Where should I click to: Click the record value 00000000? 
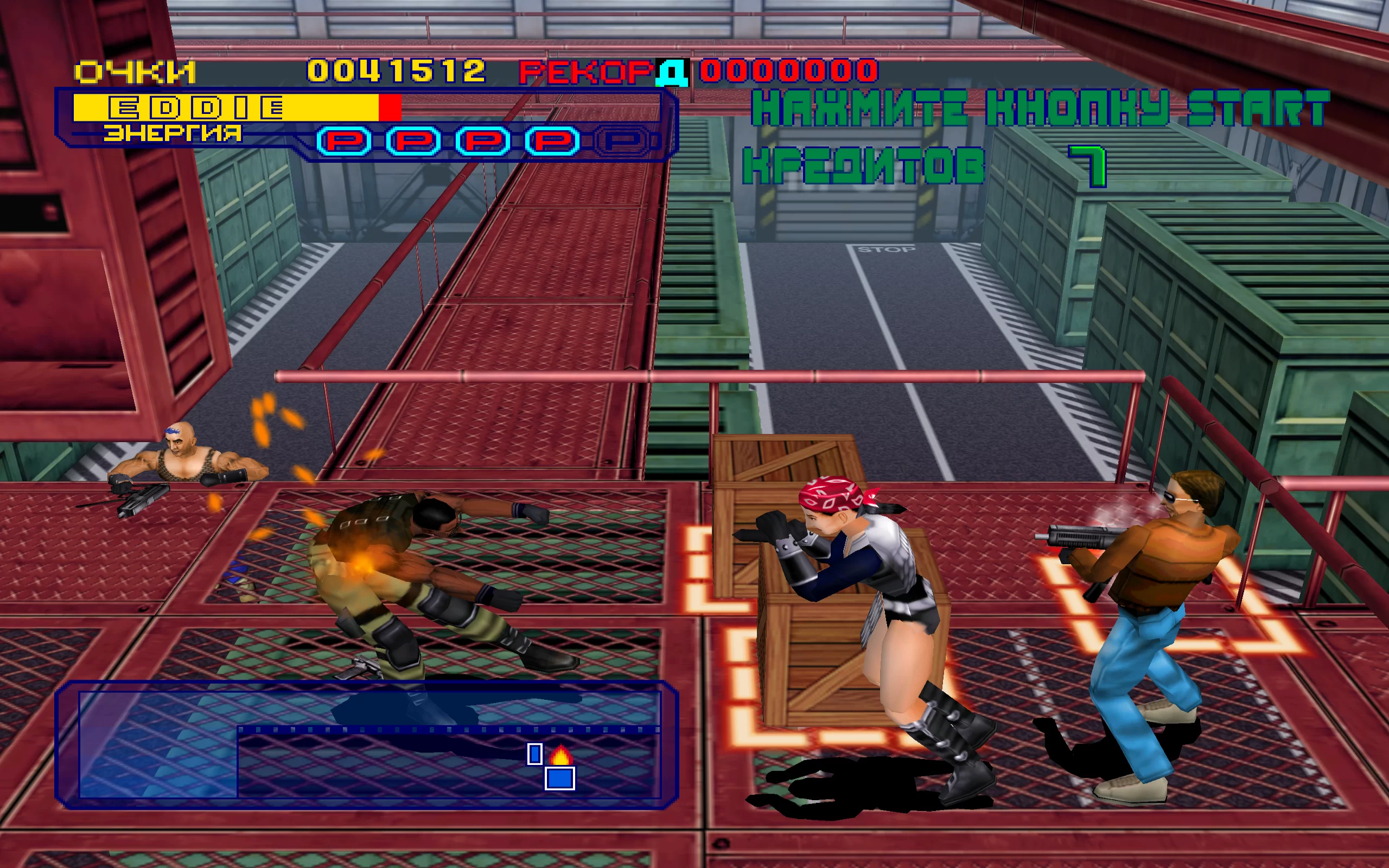[x=789, y=70]
